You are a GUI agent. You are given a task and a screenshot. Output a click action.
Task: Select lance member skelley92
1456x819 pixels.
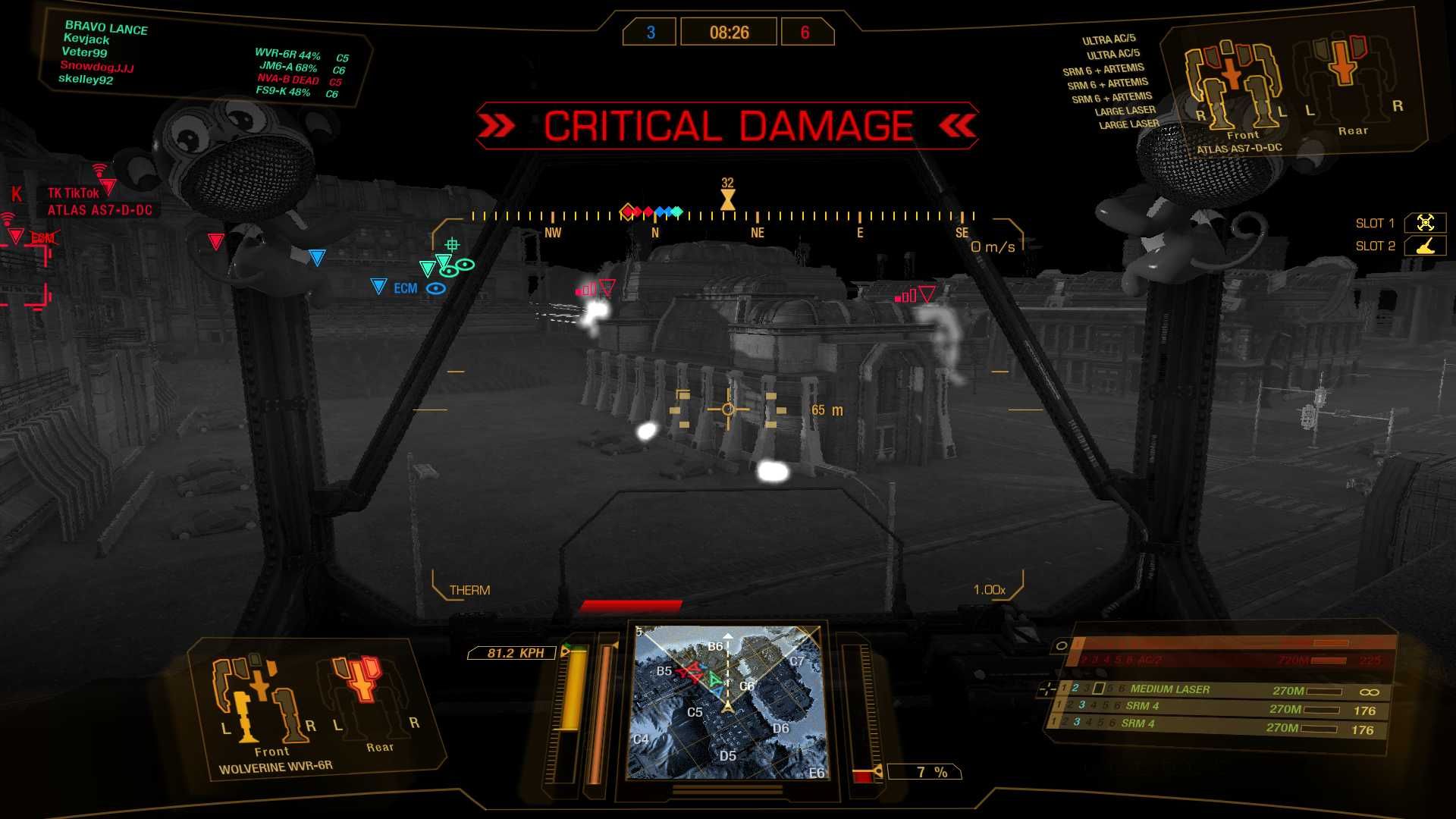coord(86,80)
